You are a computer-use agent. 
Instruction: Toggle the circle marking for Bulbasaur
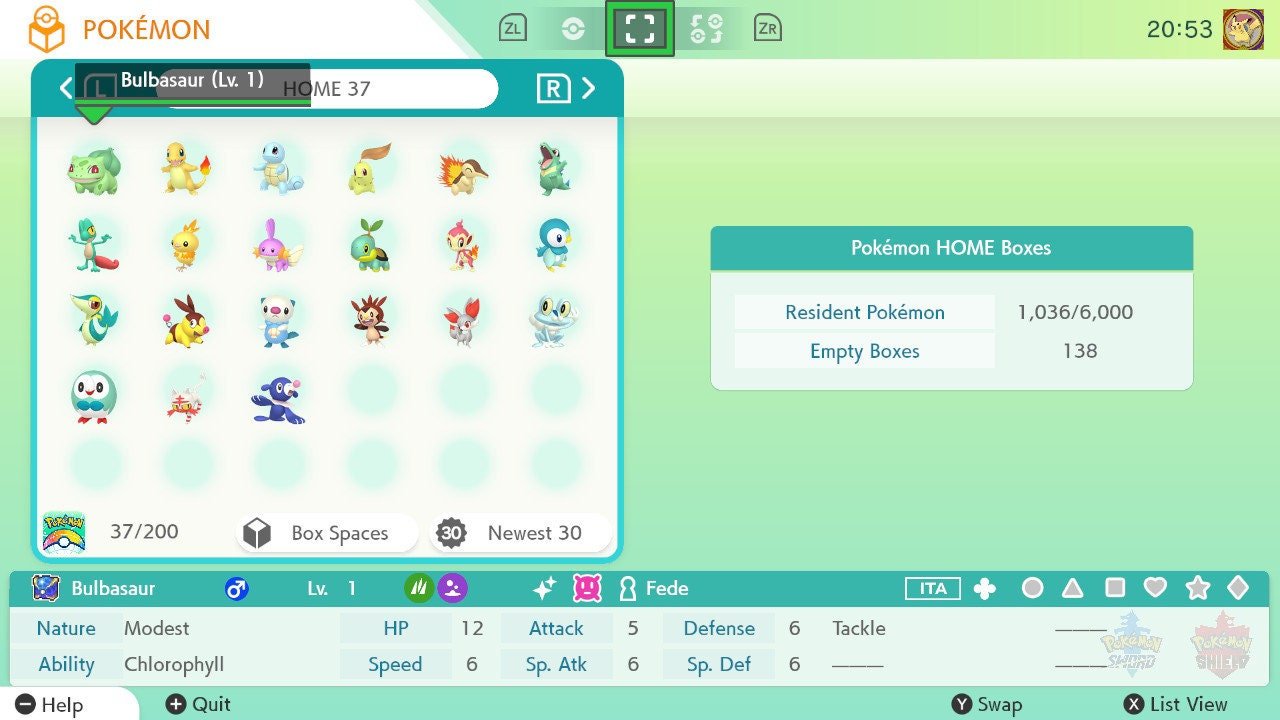(x=1032, y=589)
